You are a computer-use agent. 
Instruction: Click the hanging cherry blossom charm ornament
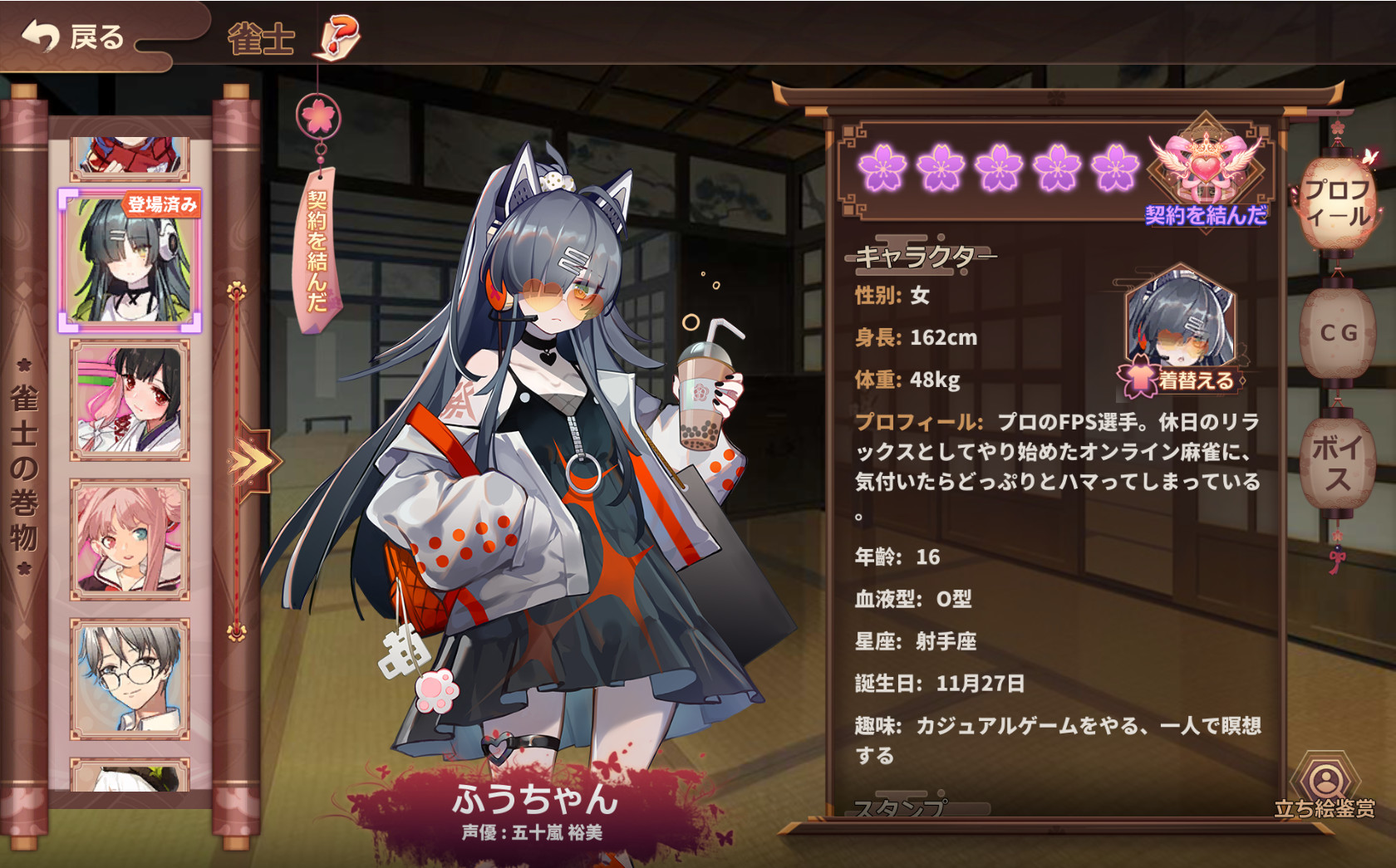click(318, 116)
